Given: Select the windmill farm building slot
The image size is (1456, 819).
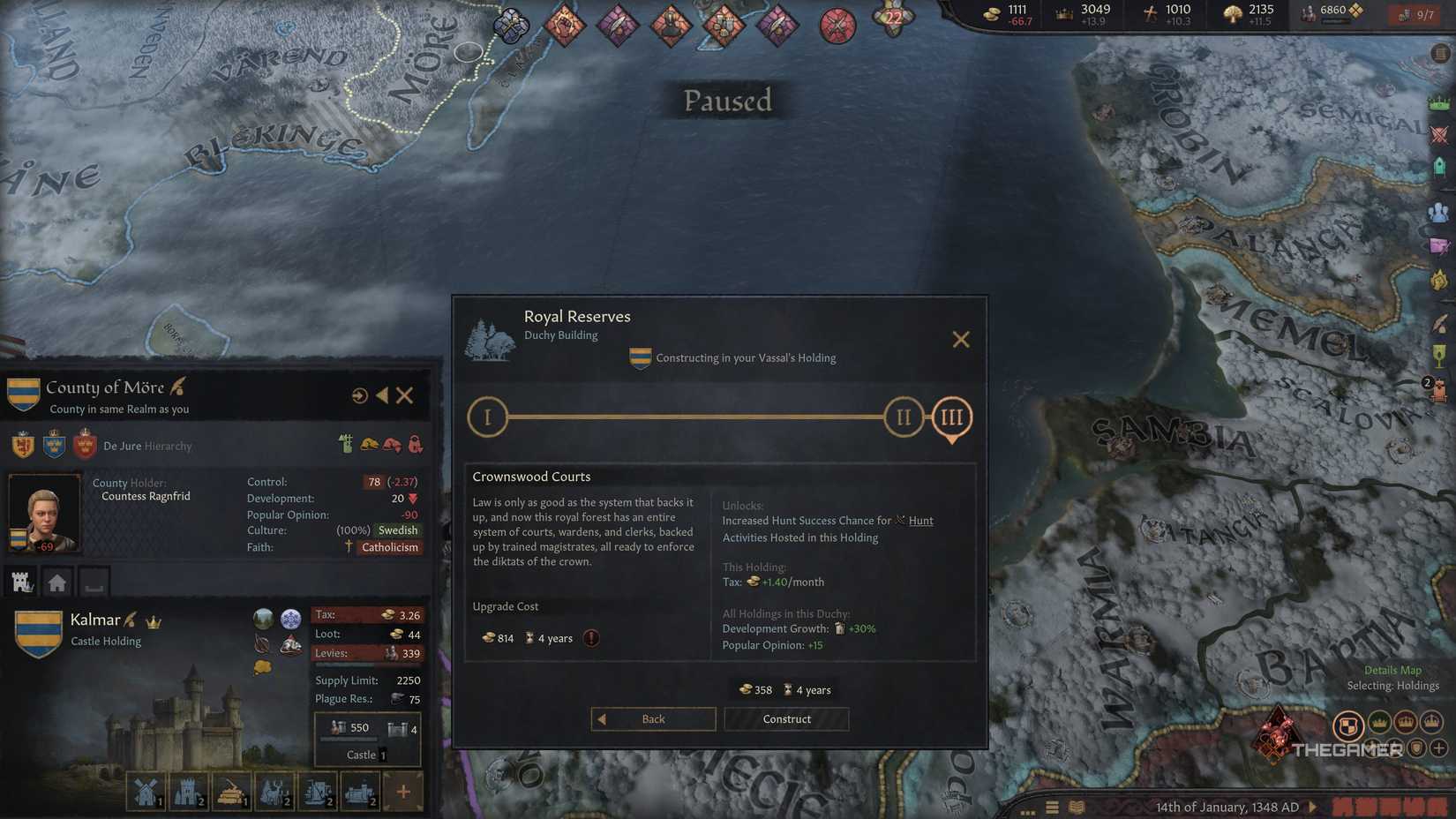Looking at the screenshot, I should 146,792.
